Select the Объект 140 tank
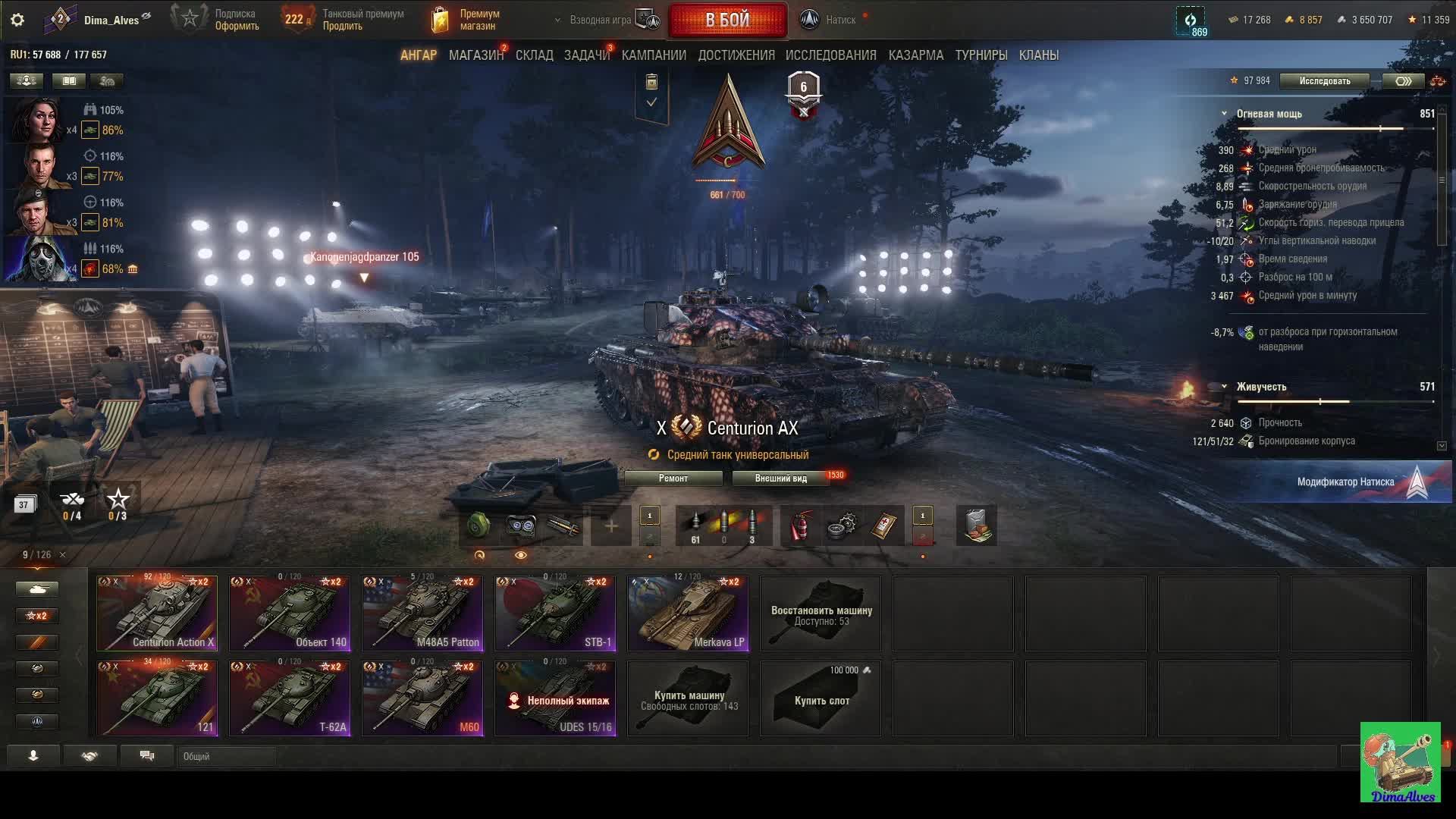The height and width of the screenshot is (819, 1456). (x=290, y=613)
